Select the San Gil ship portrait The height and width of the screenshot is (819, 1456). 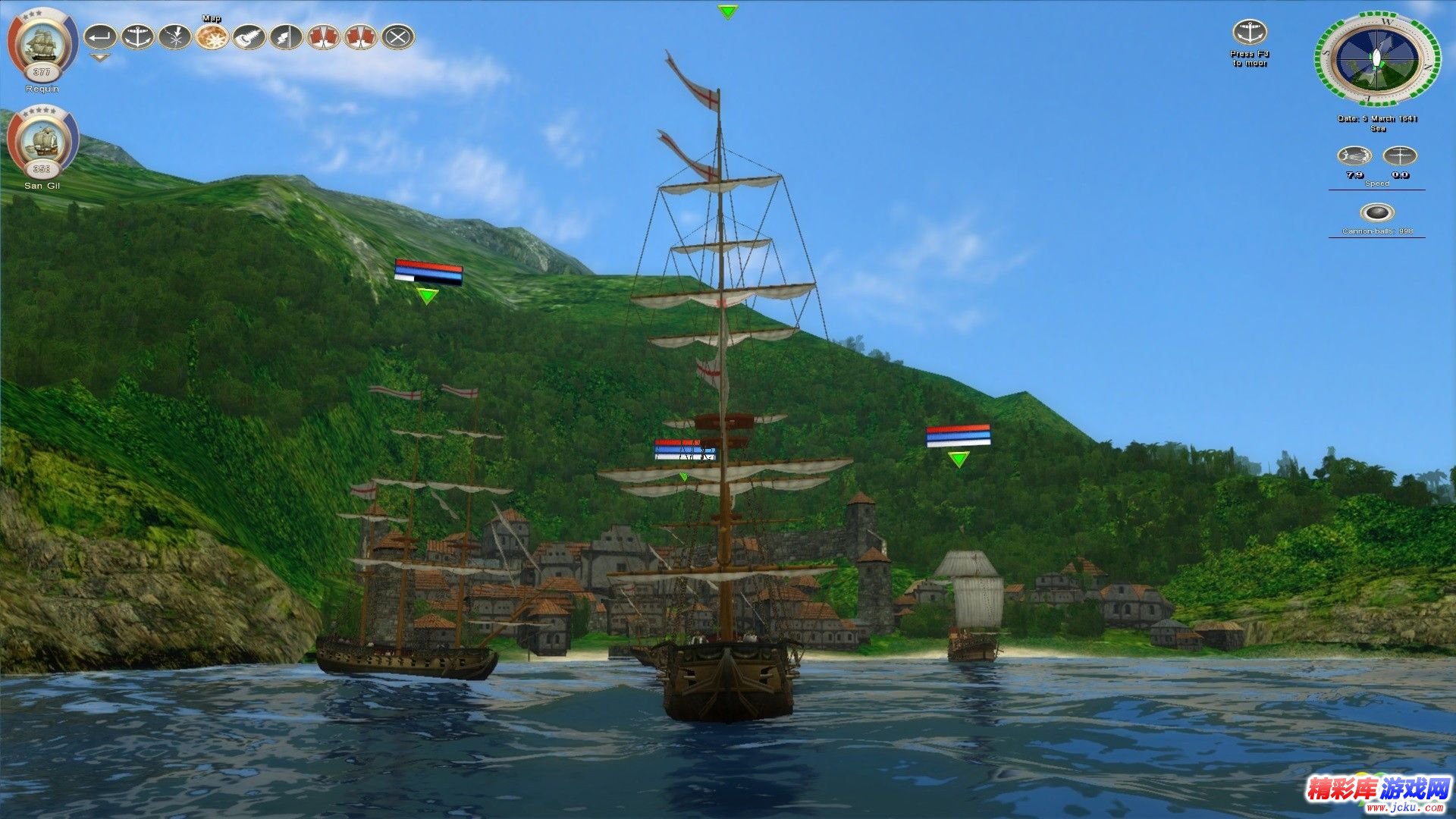42,141
